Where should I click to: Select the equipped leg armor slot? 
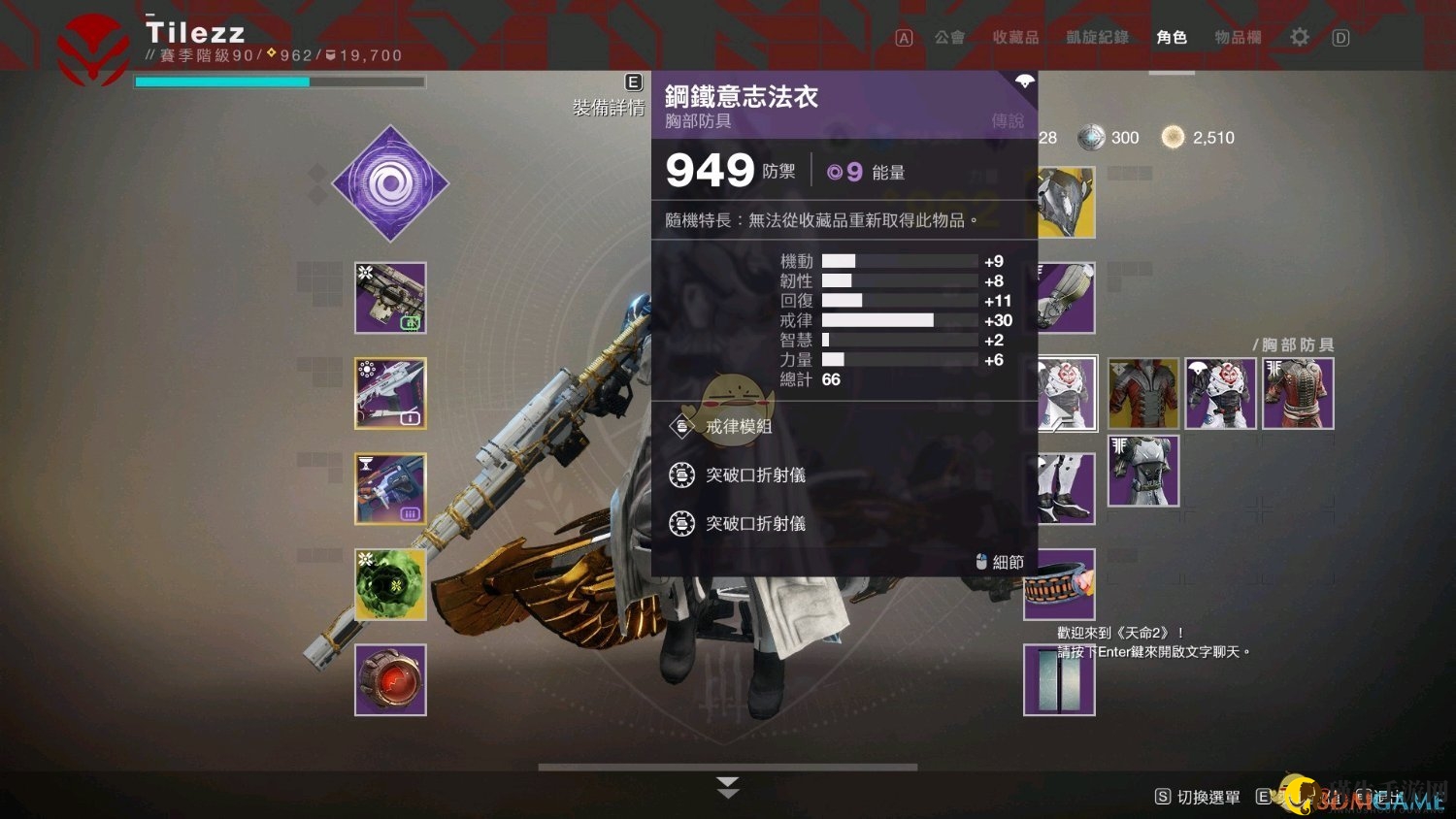point(1066,488)
